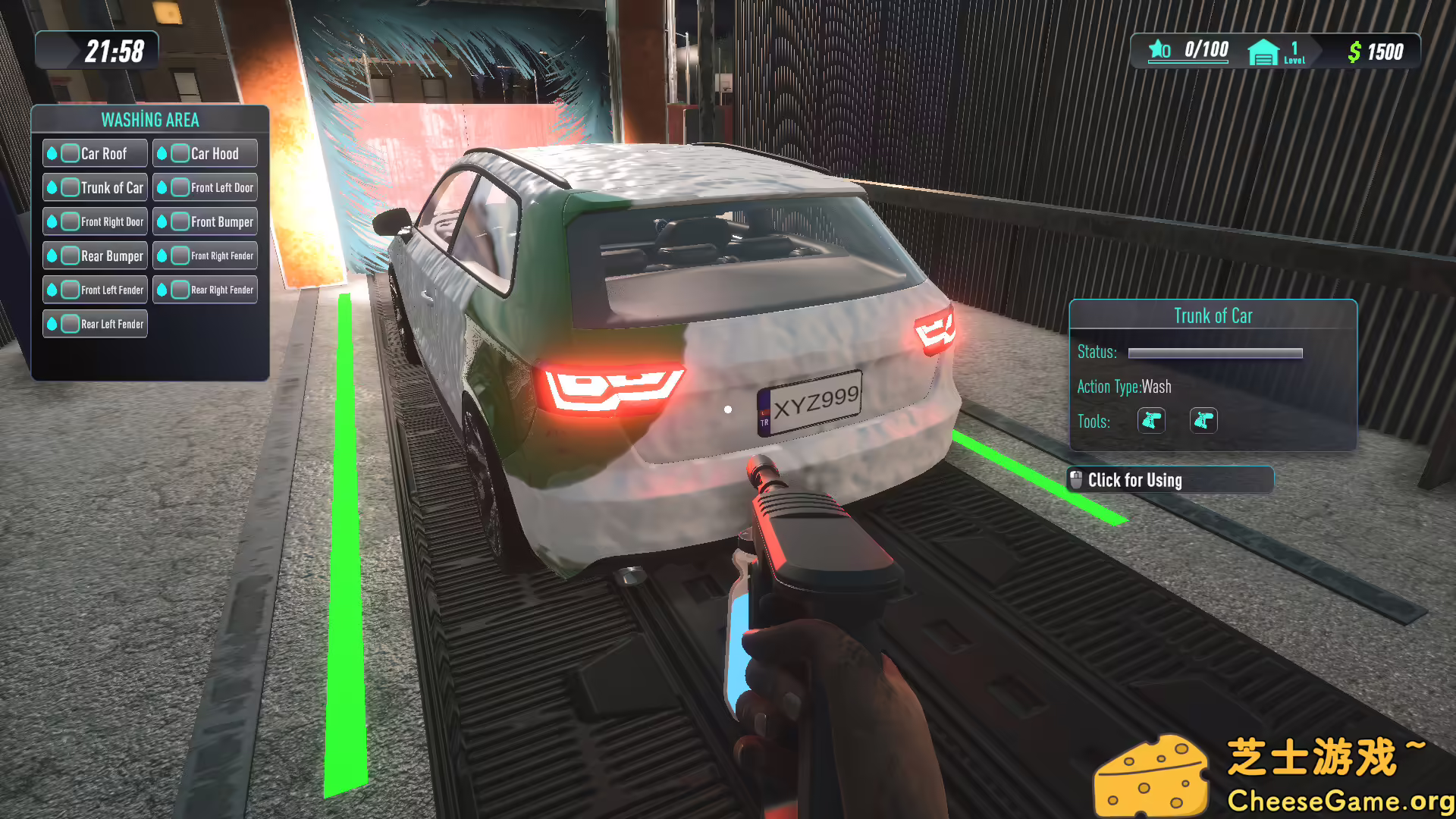Click the mouse icon on the usage prompt

(x=1076, y=478)
